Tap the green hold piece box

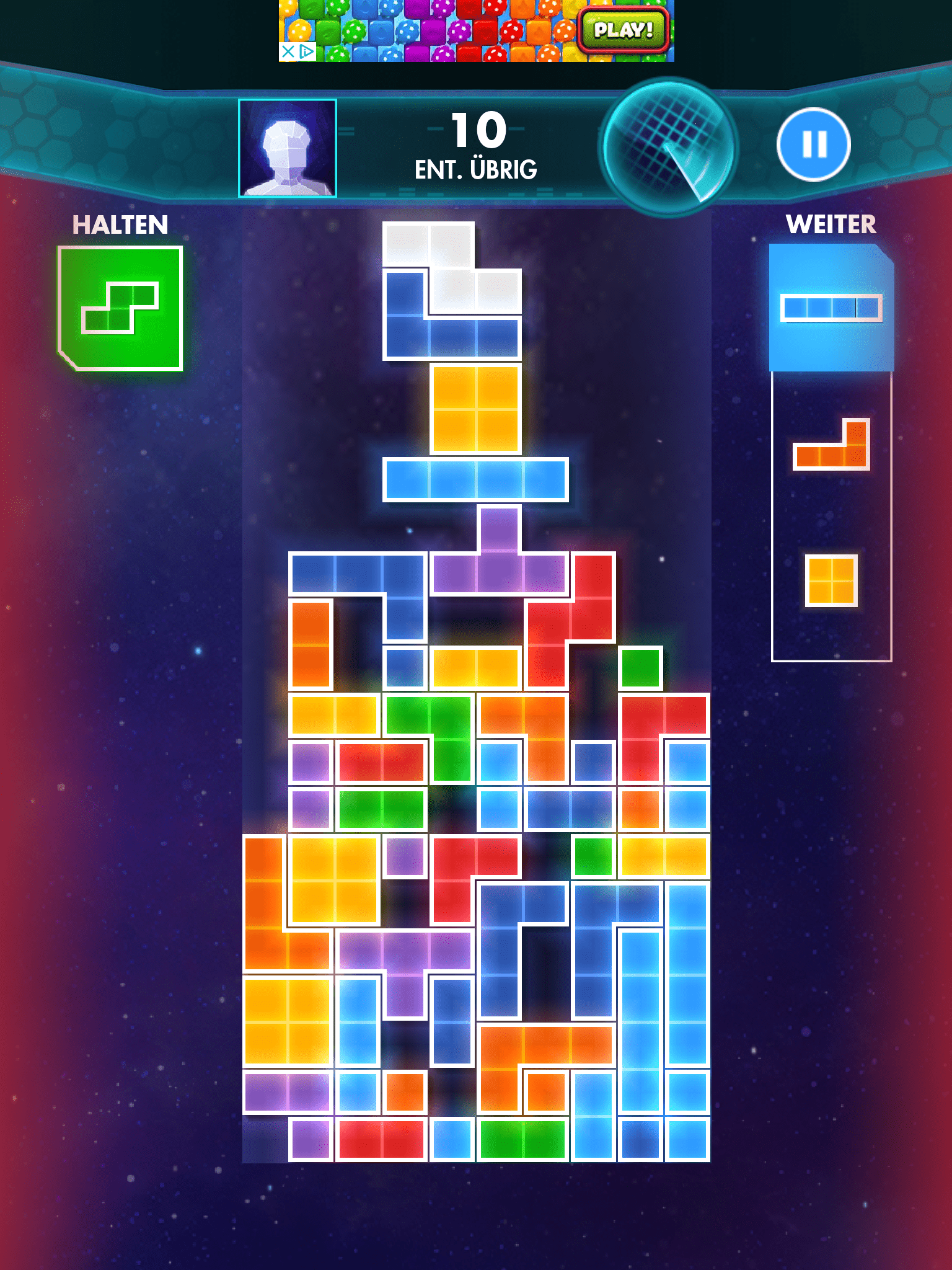[120, 308]
